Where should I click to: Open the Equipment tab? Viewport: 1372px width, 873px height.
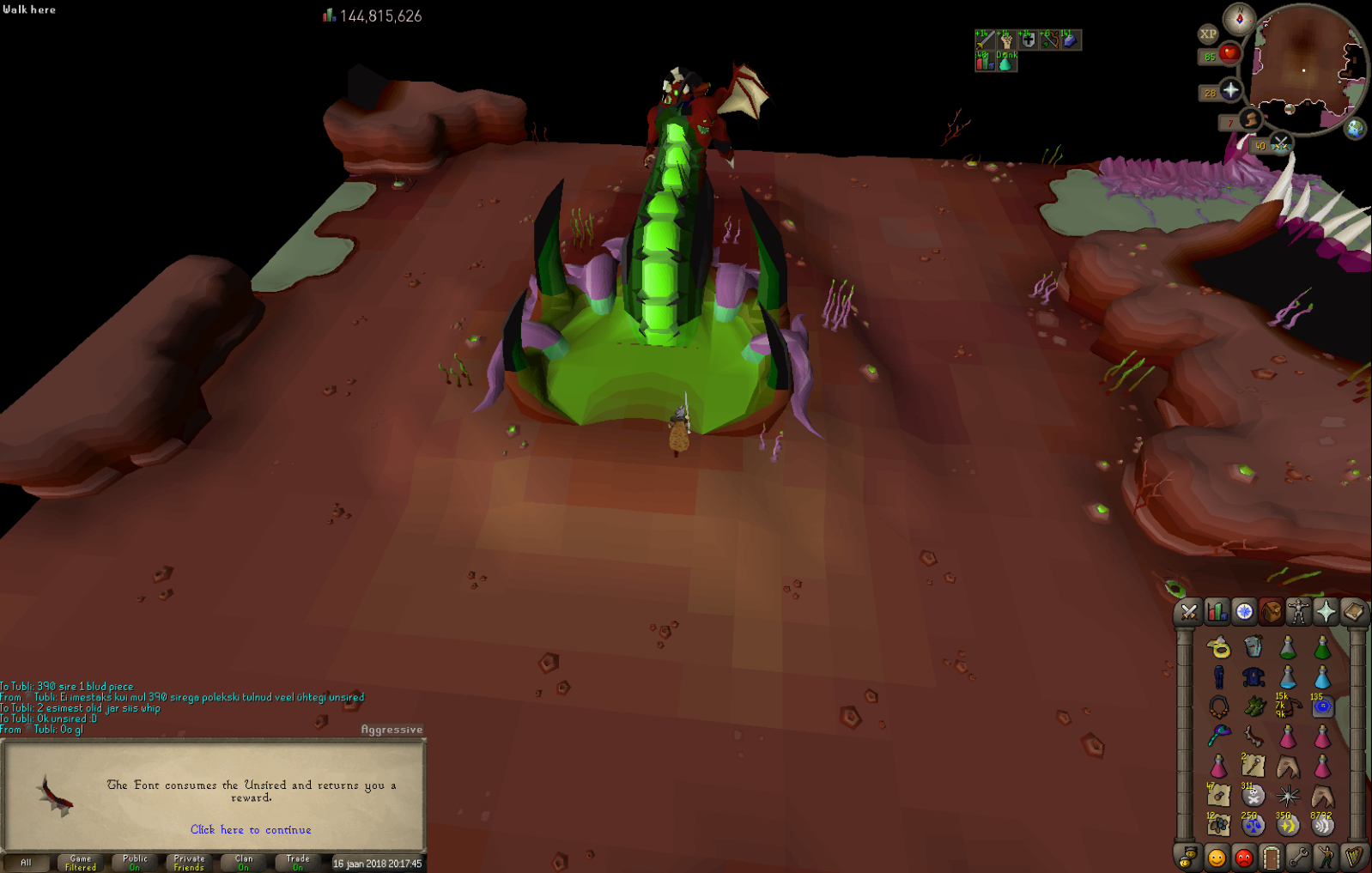[1297, 611]
